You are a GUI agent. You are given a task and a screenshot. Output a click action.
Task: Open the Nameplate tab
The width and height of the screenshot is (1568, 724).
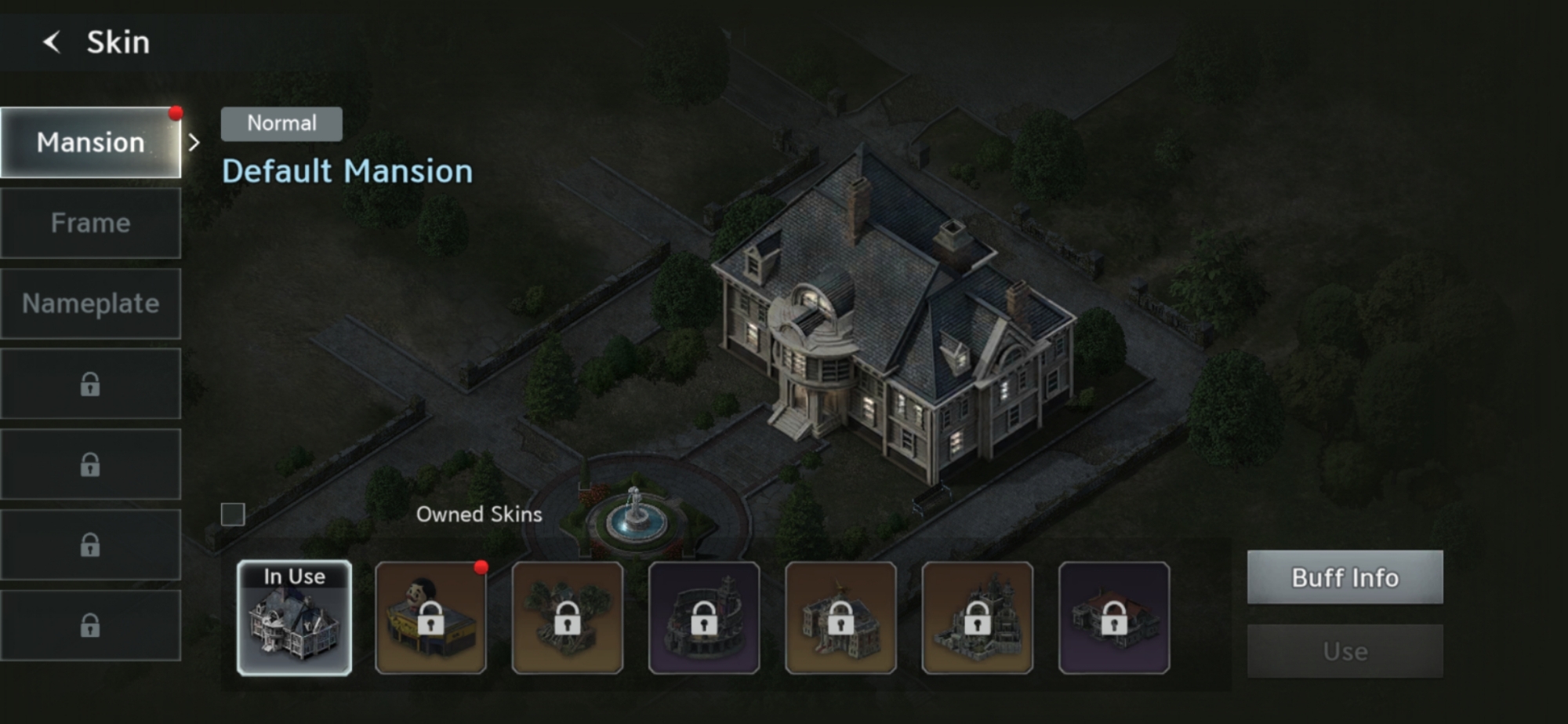pyautogui.click(x=91, y=304)
